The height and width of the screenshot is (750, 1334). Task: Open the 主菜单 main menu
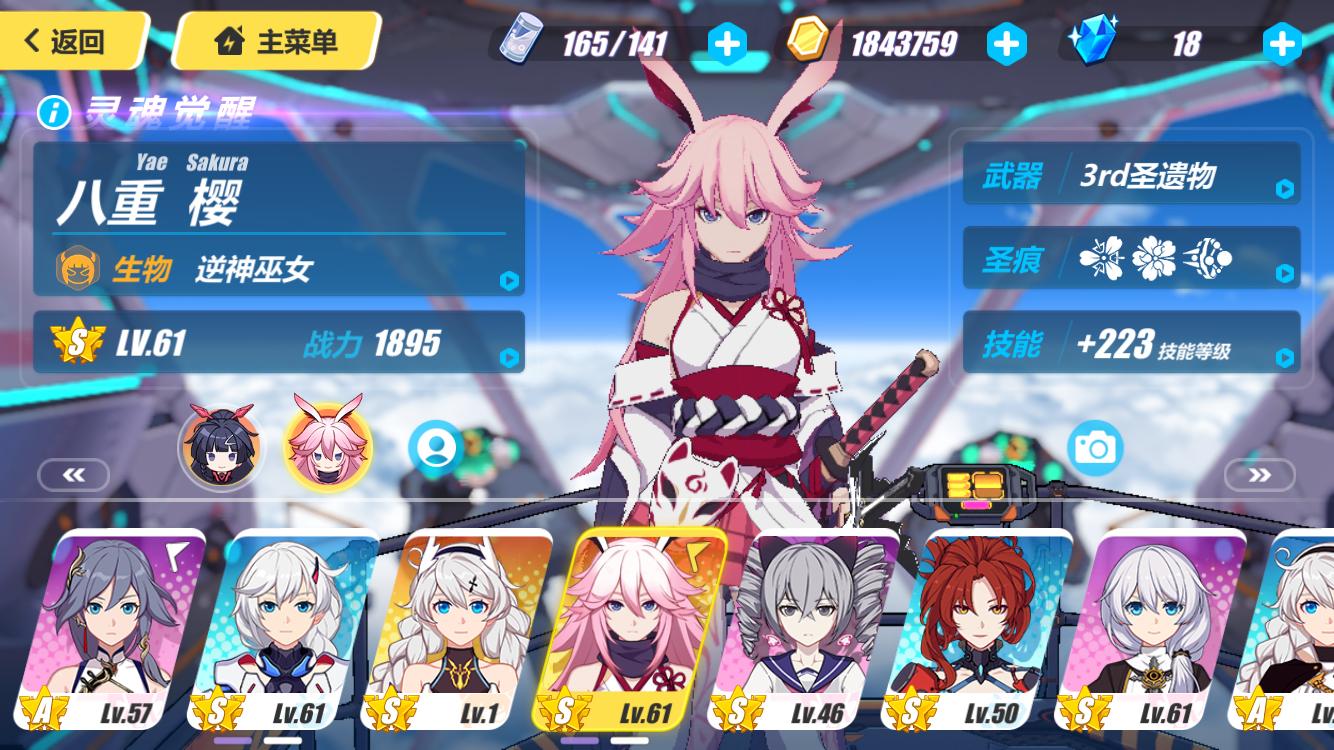click(x=276, y=42)
